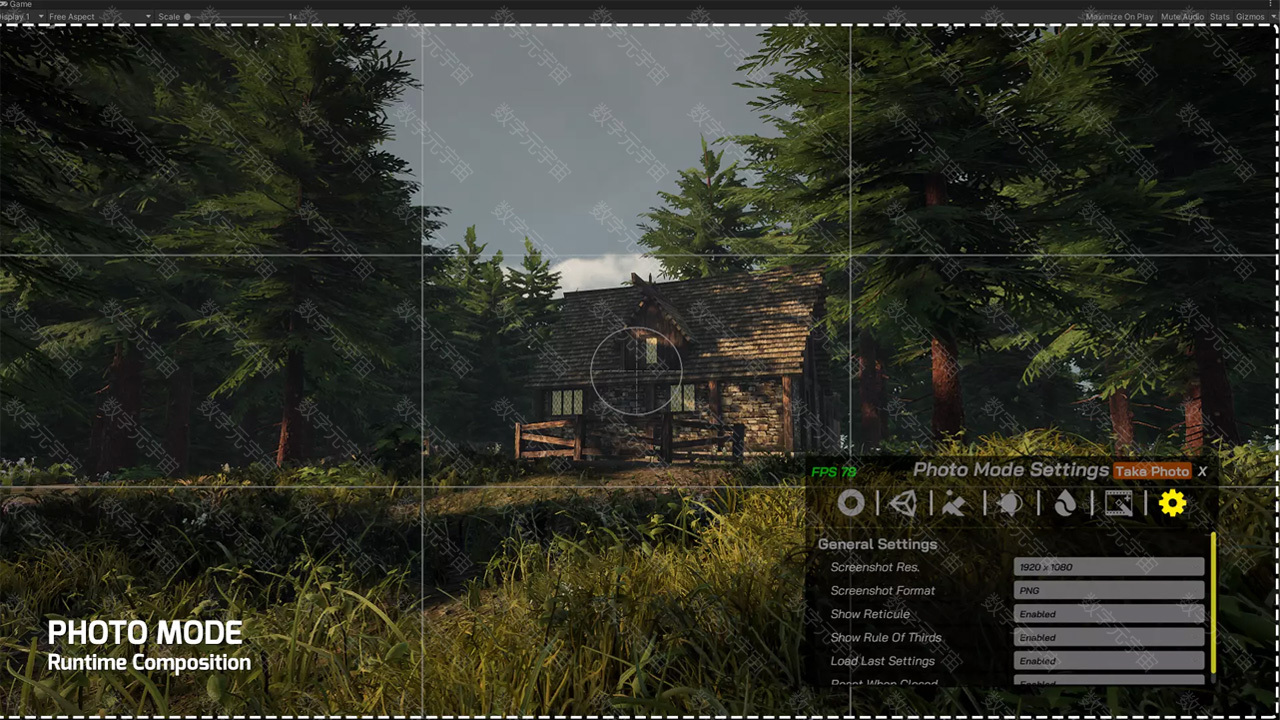Click the yellow settings panel scrollbar

point(1213,603)
